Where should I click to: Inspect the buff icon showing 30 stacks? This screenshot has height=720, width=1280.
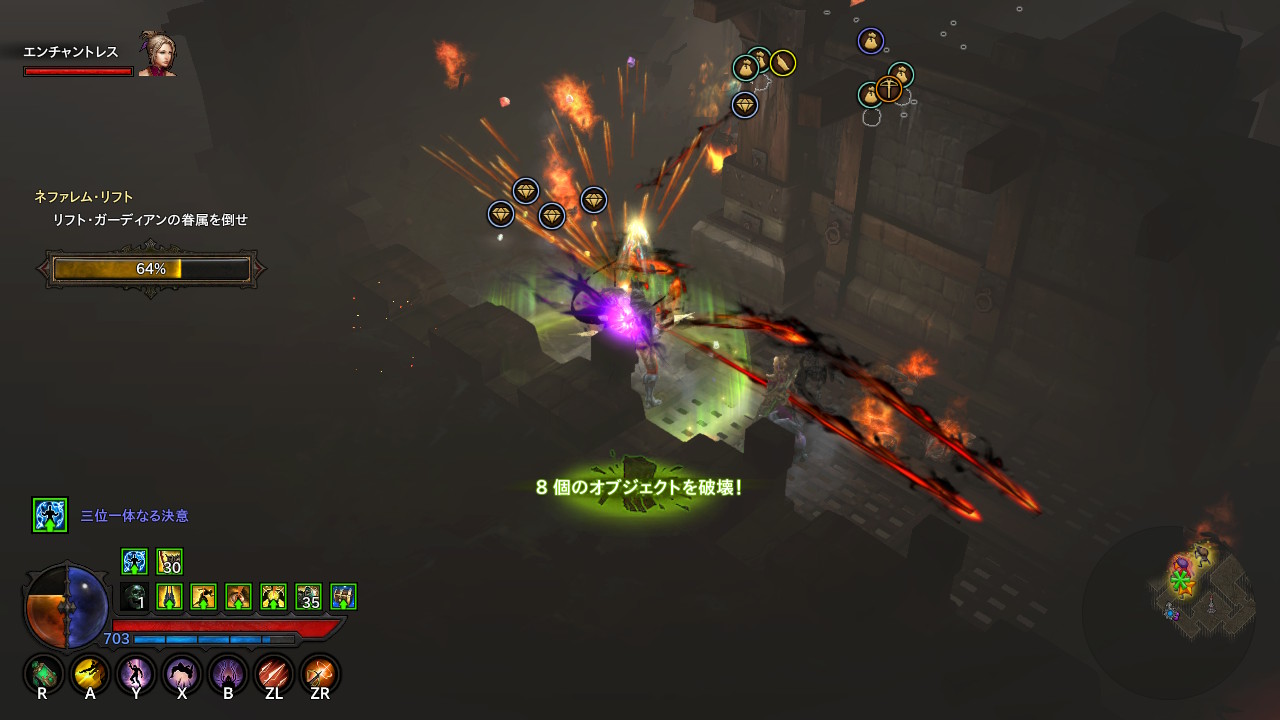pyautogui.click(x=169, y=562)
